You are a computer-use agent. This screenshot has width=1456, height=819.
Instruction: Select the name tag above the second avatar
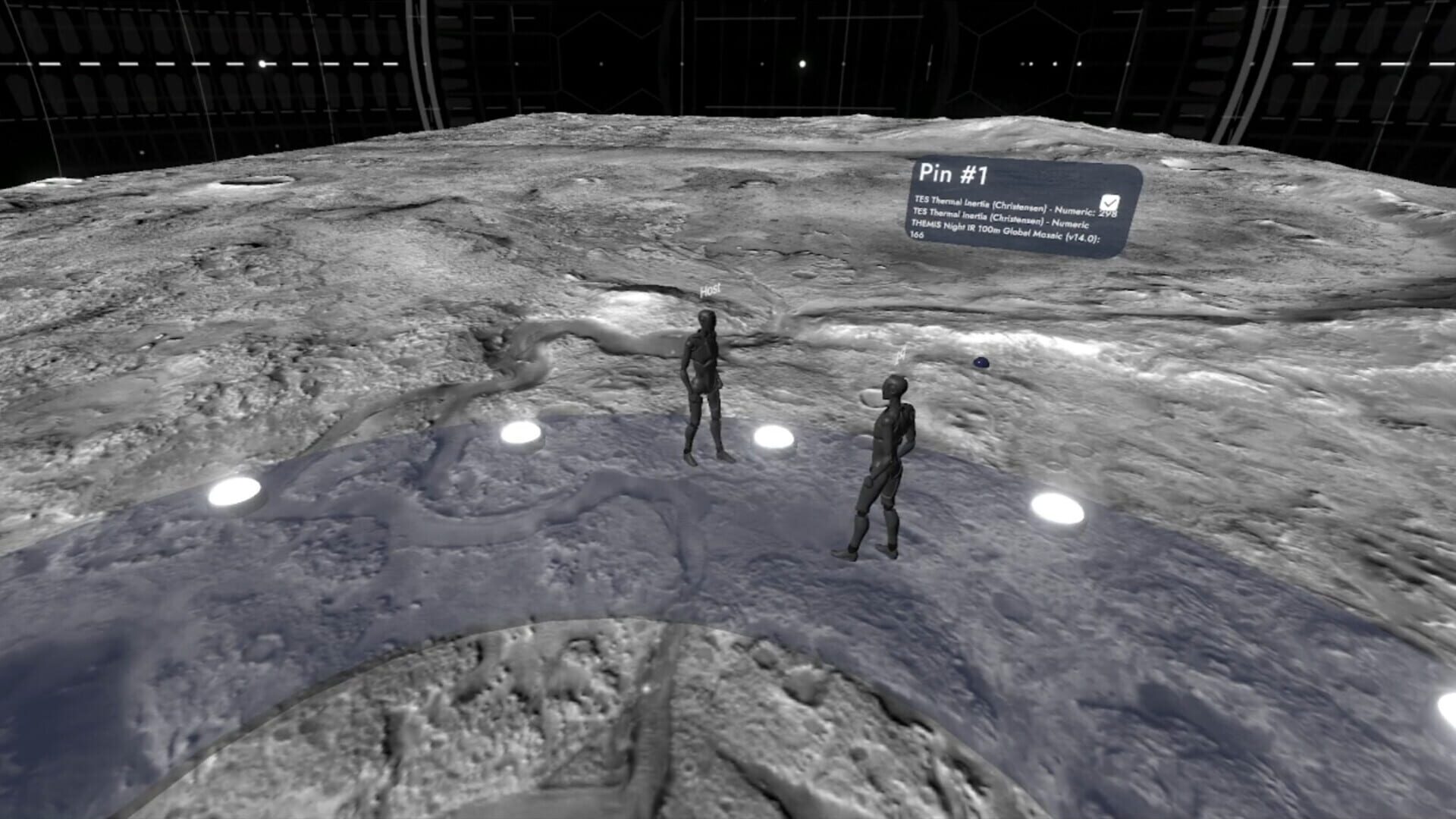point(901,353)
